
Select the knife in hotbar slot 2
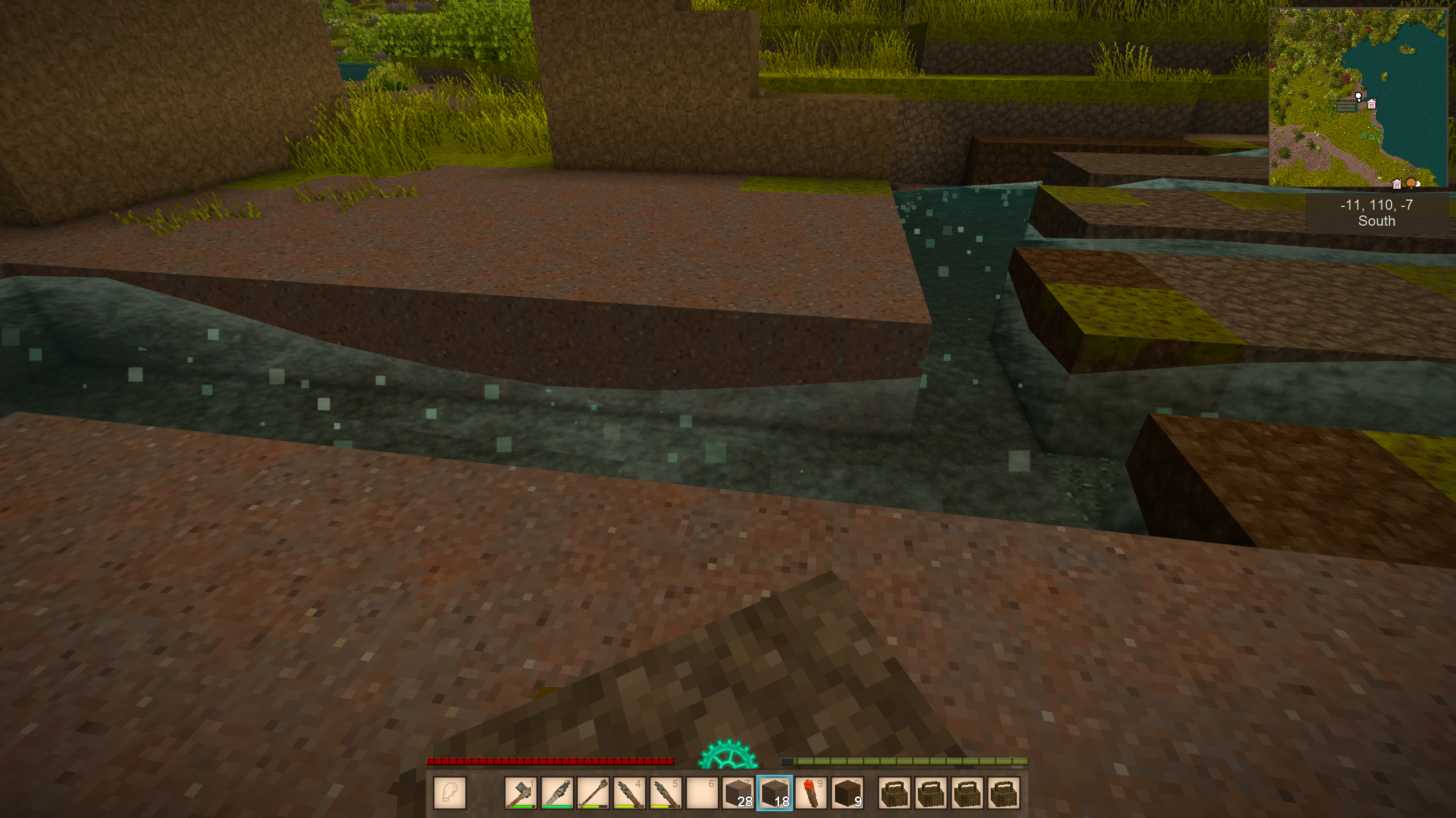tap(557, 792)
